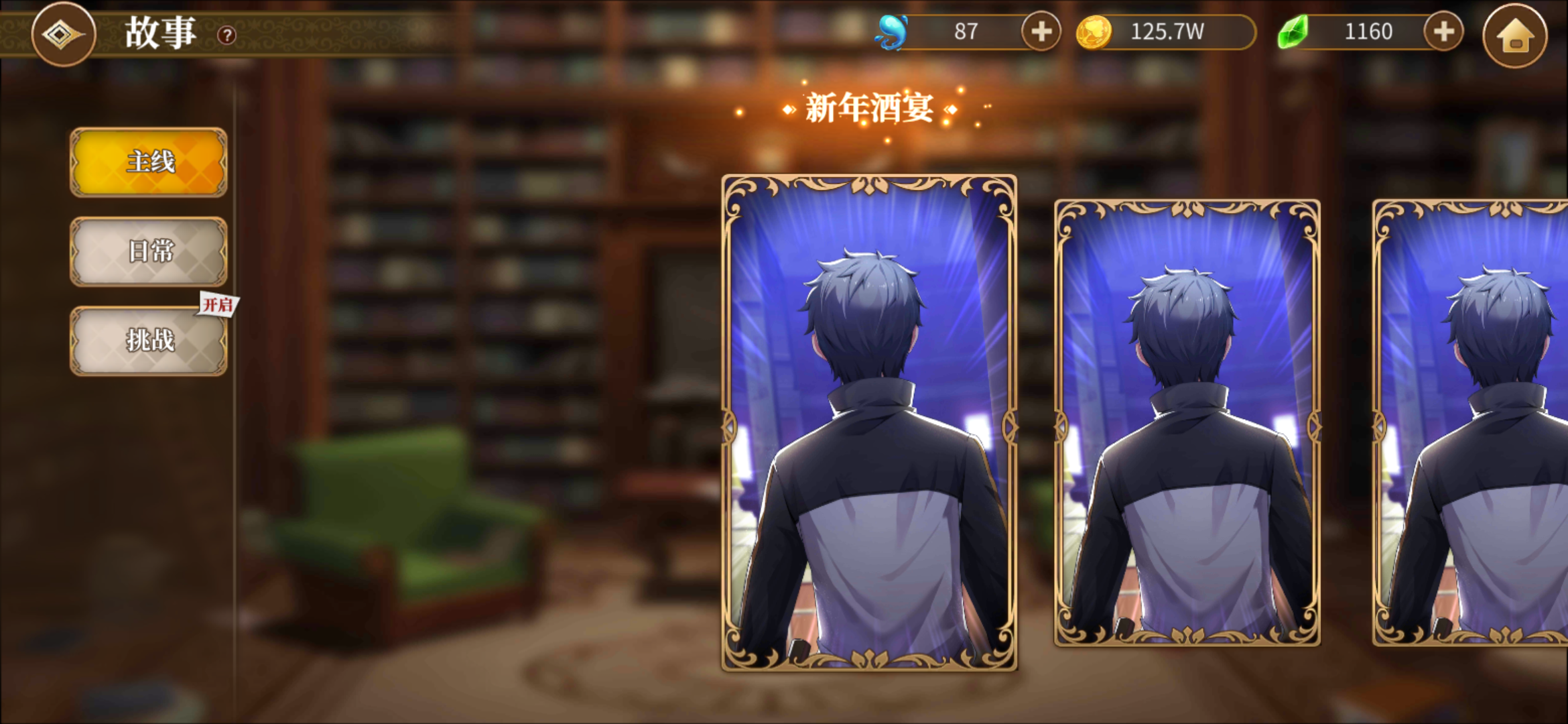The height and width of the screenshot is (724, 1568).
Task: Open the help question mark beside 故事
Action: [226, 36]
